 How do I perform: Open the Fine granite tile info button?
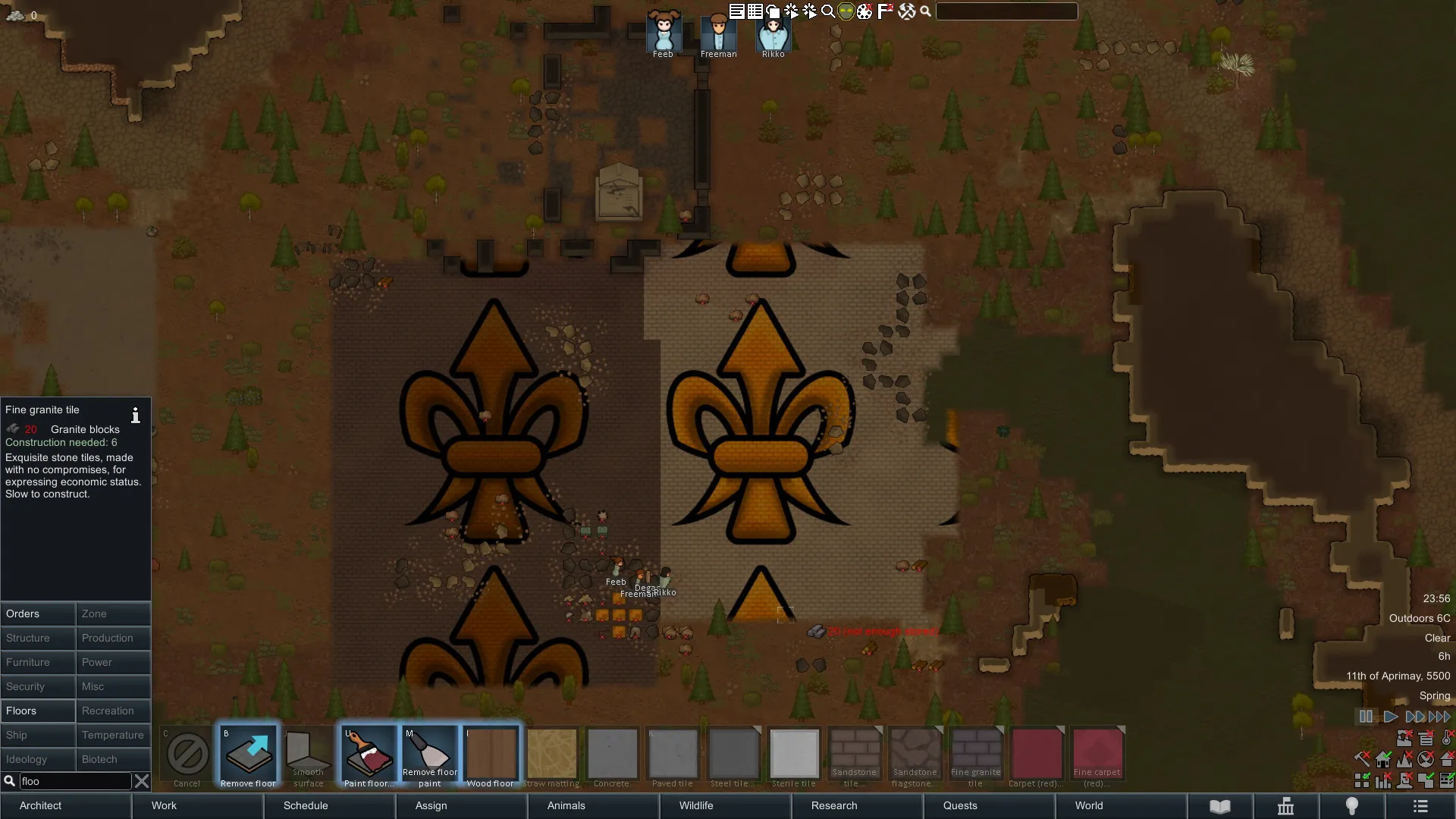coord(136,415)
